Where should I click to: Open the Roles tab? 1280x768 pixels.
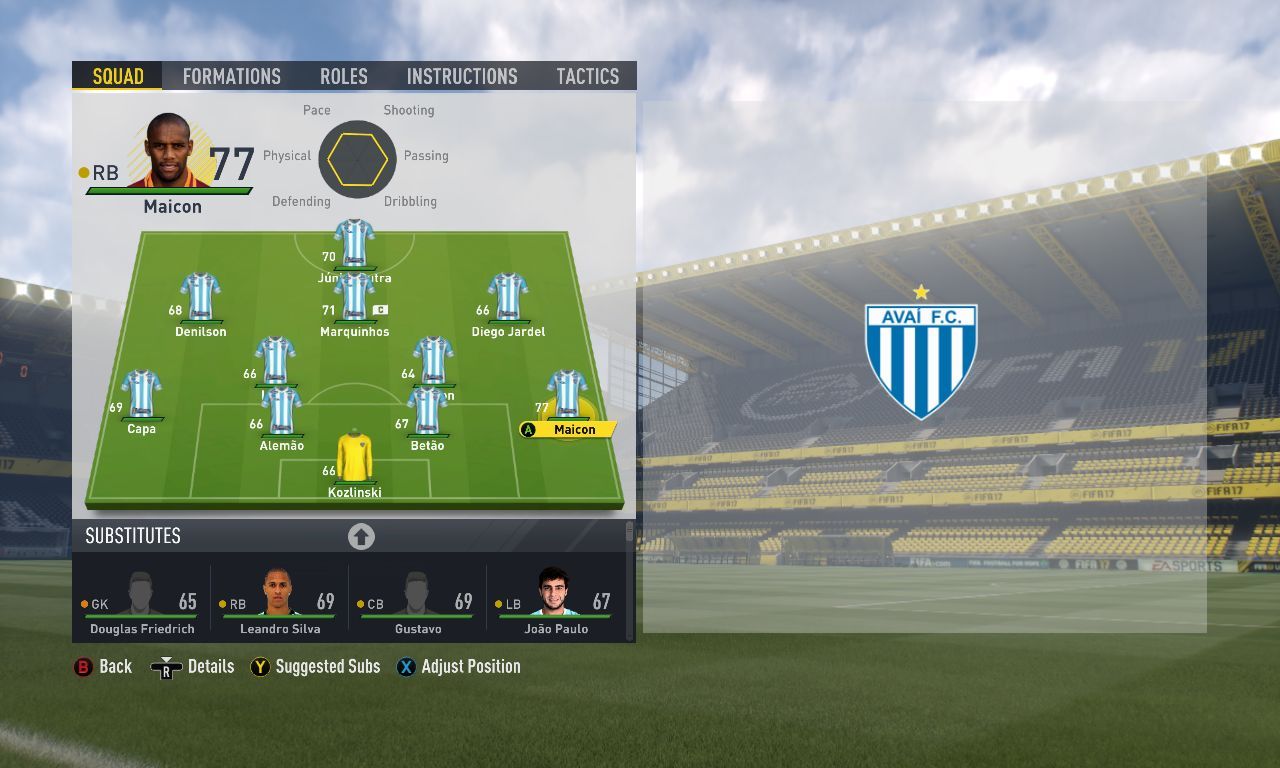[344, 76]
